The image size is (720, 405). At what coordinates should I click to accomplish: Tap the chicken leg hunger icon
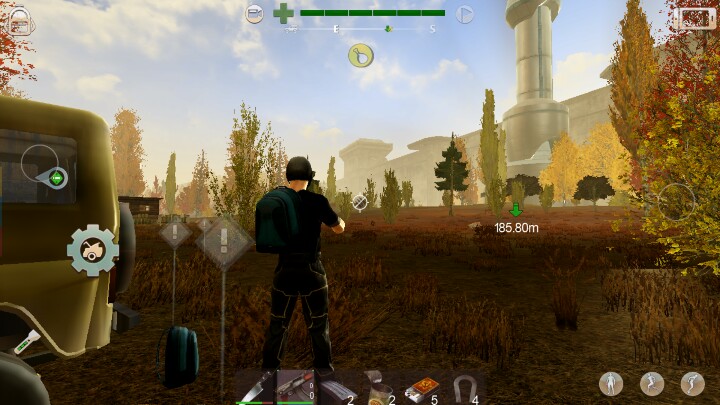click(361, 56)
